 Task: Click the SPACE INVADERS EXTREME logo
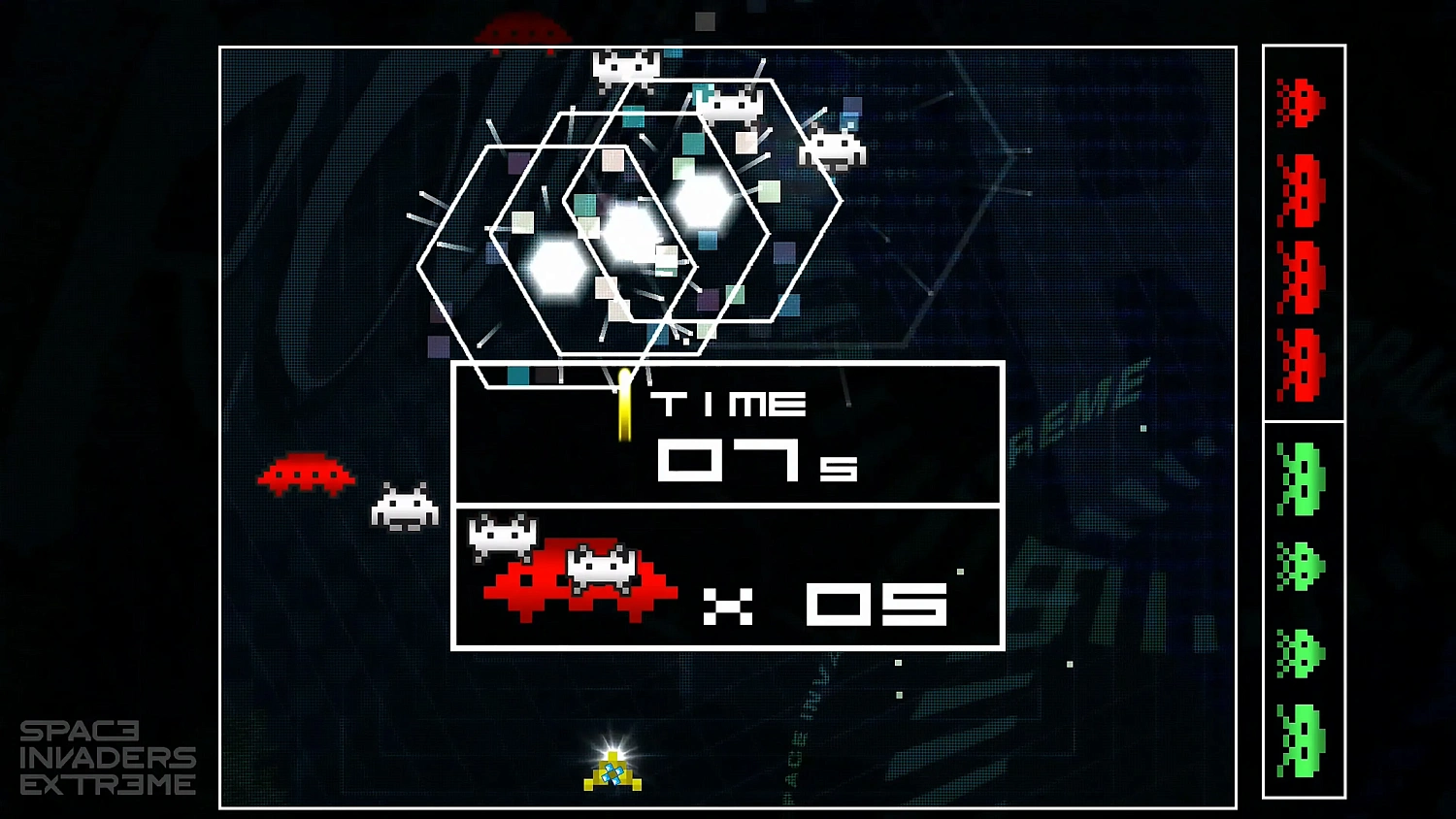point(110,758)
